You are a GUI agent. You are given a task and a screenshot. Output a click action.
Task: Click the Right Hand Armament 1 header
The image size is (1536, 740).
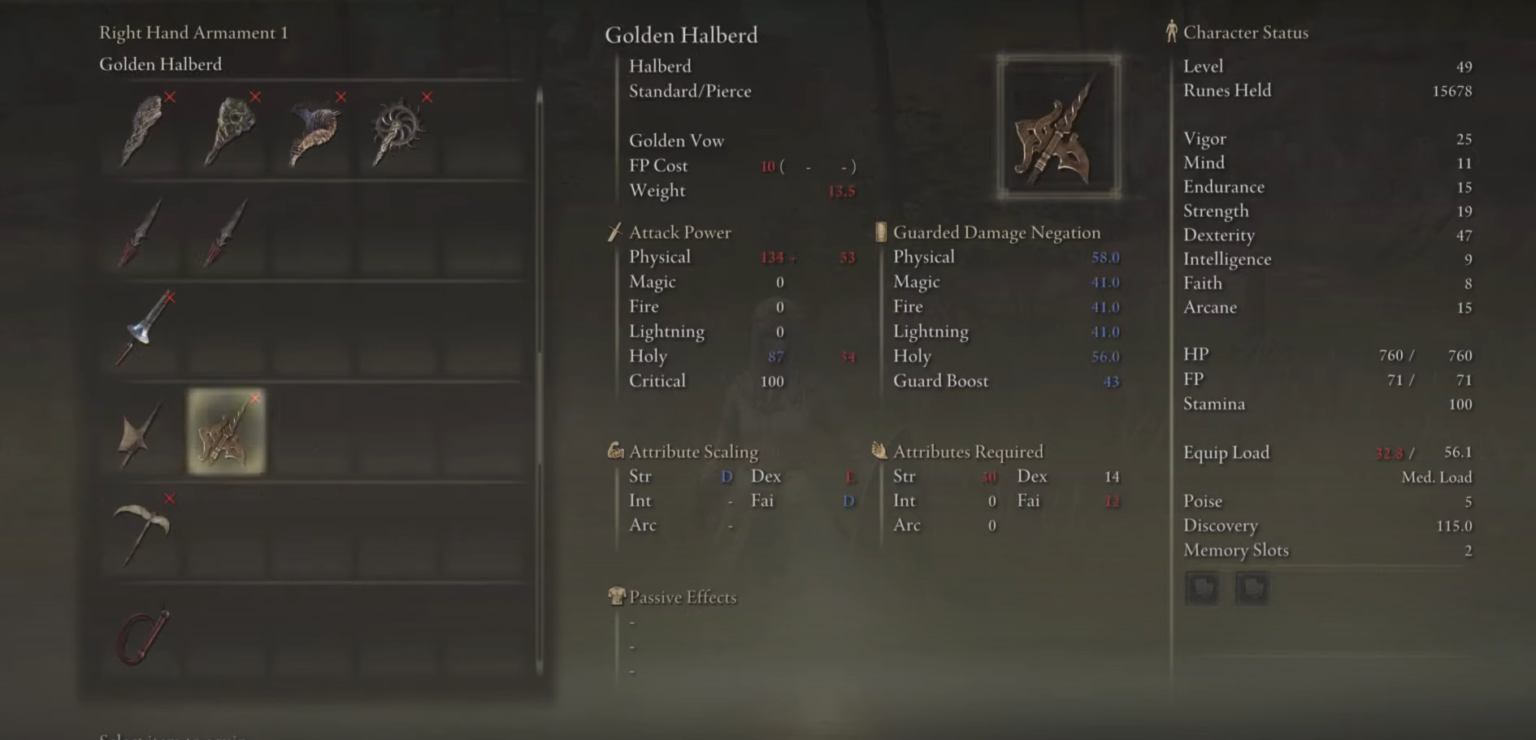(192, 32)
